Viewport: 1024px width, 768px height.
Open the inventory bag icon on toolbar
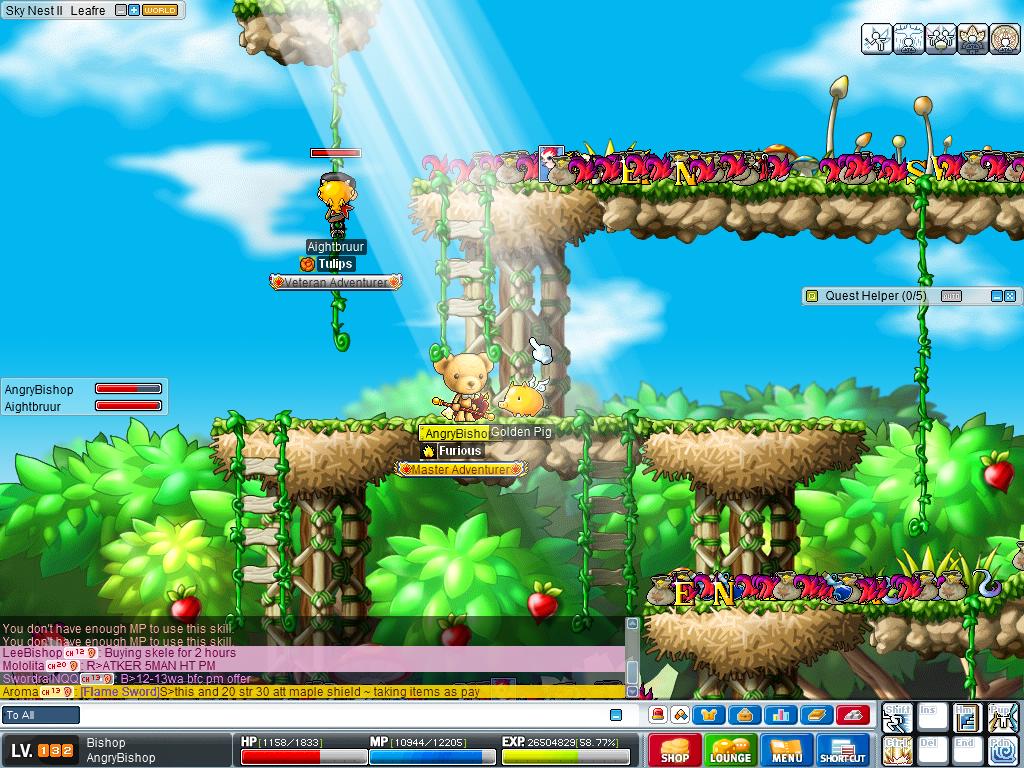coord(745,715)
